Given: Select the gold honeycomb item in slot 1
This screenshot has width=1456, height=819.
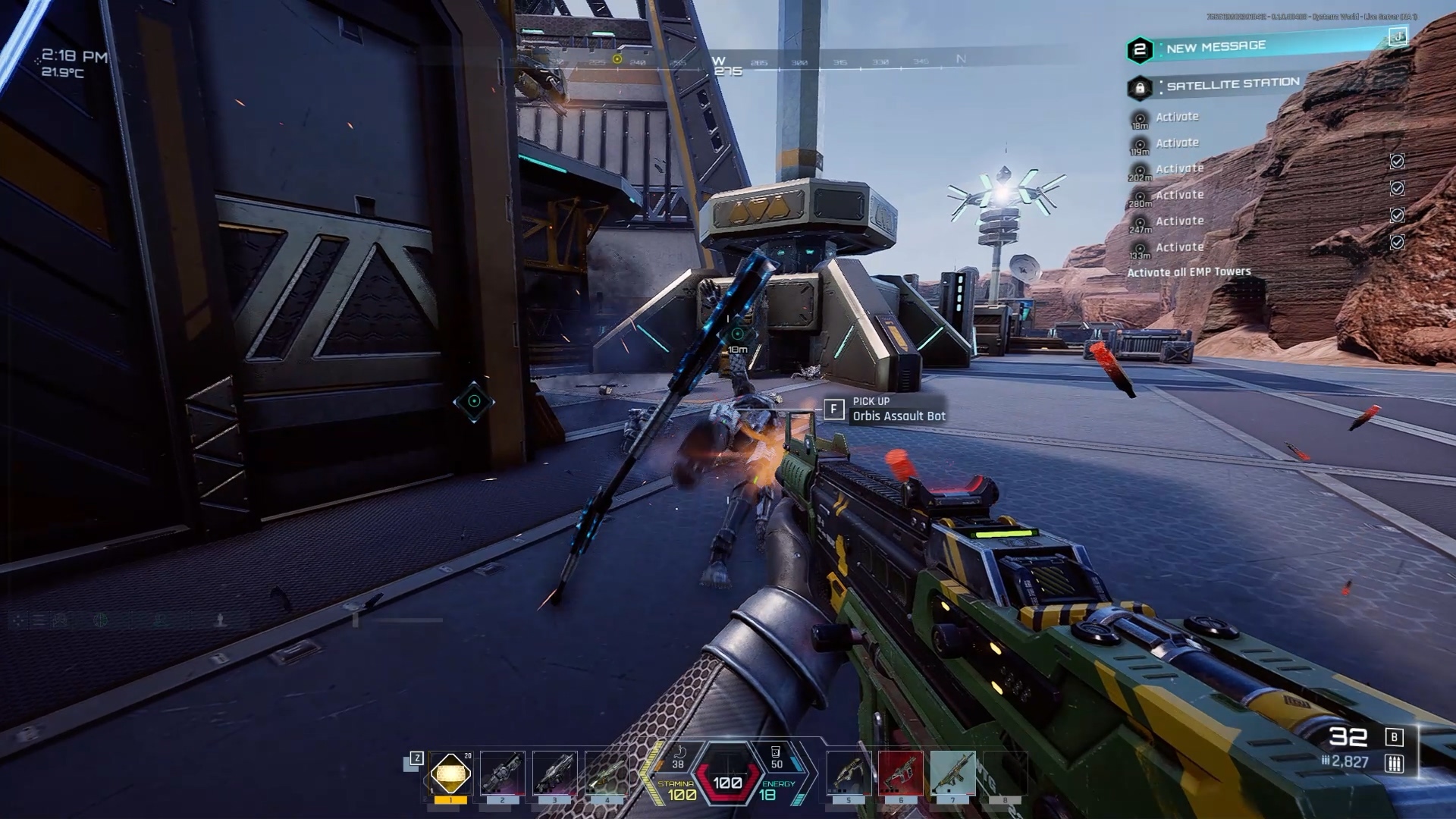Looking at the screenshot, I should tap(450, 773).
